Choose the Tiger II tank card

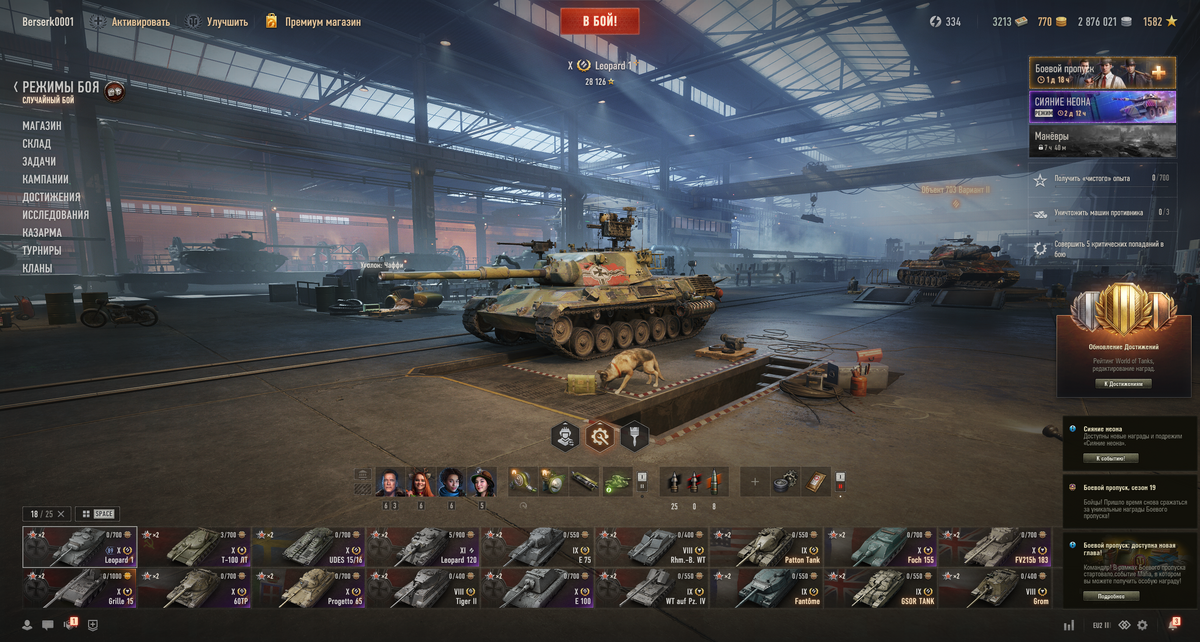tap(423, 588)
